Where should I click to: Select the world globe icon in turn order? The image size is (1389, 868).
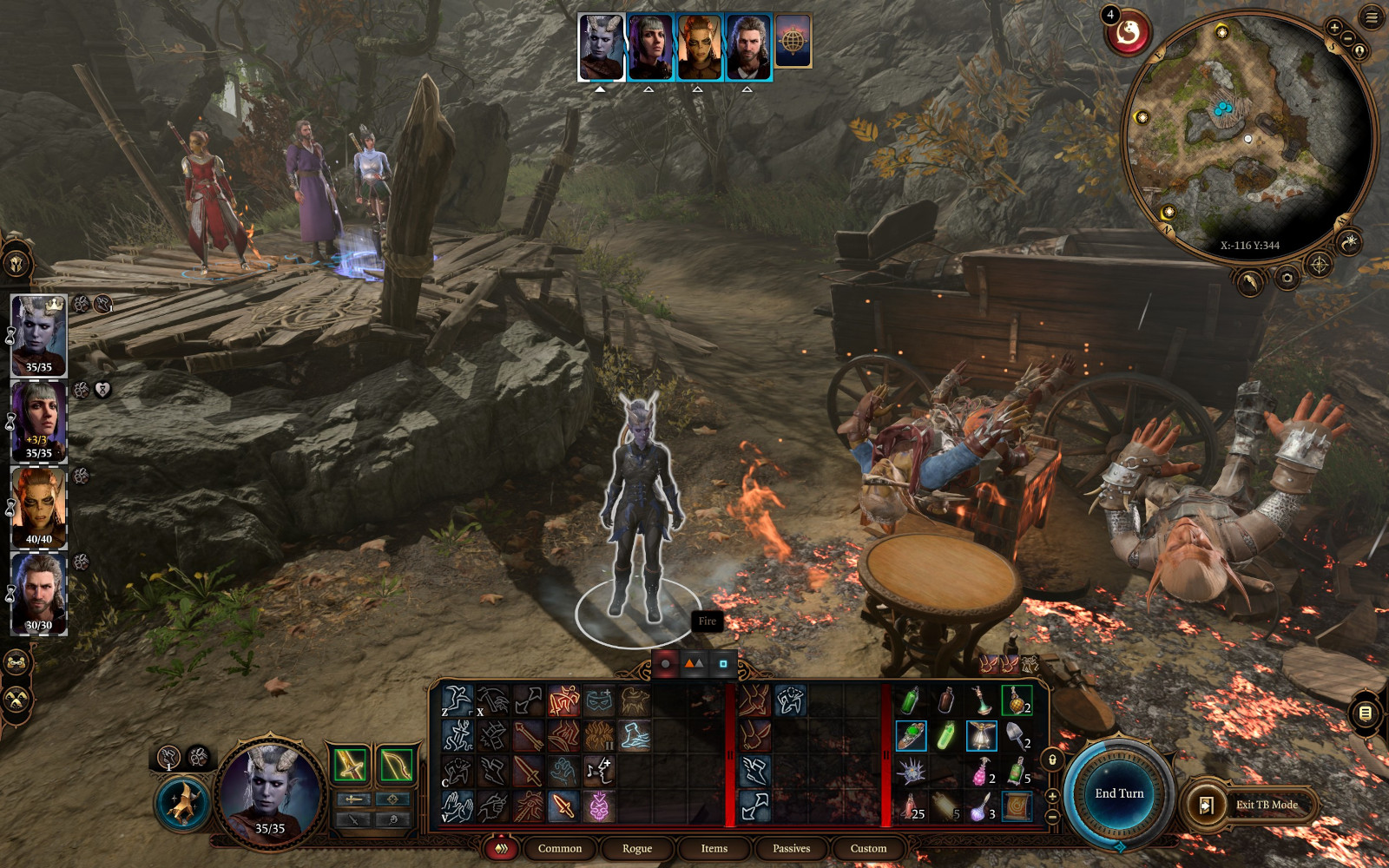coord(793,41)
